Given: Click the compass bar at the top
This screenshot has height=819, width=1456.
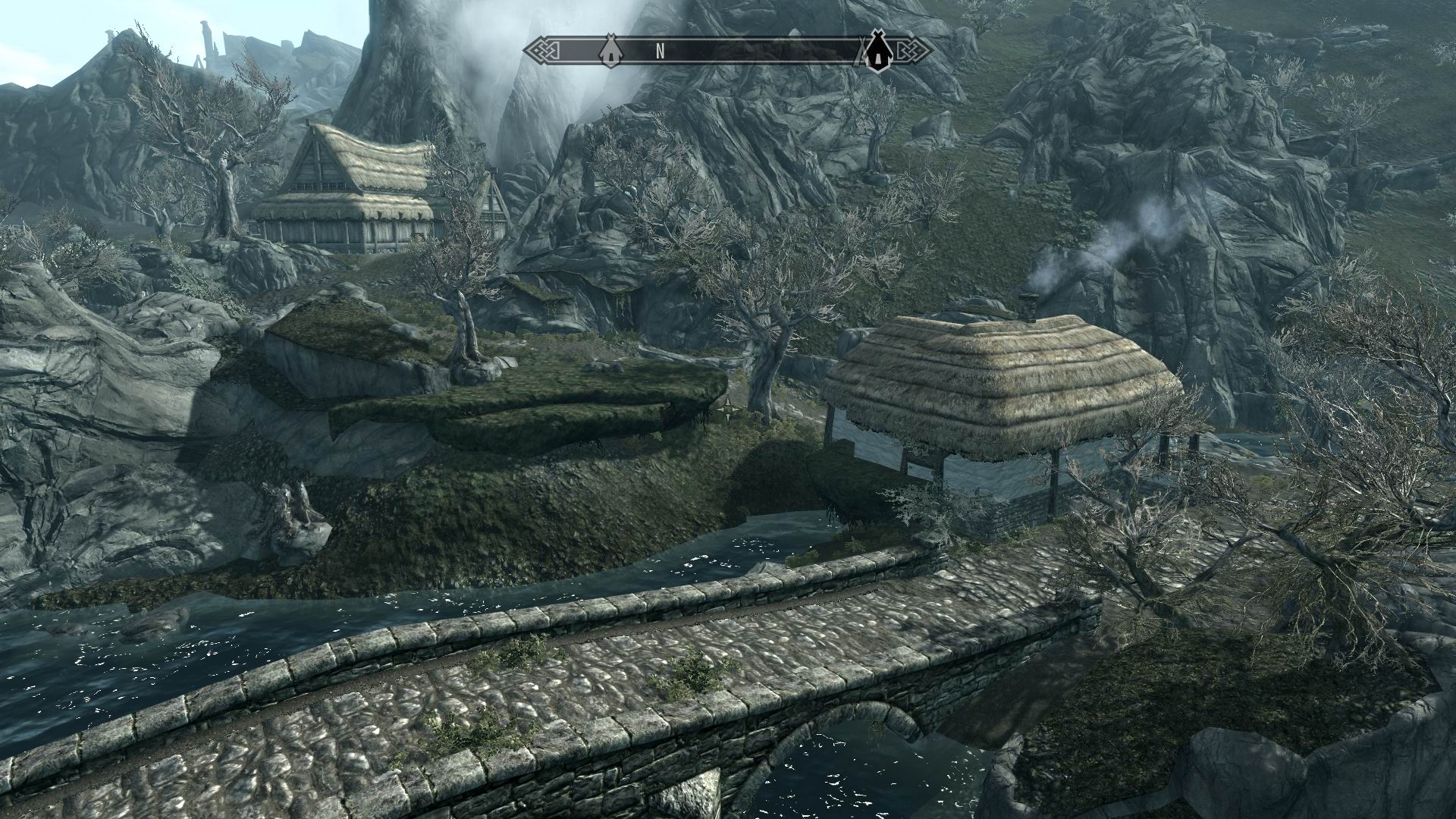Looking at the screenshot, I should [728, 52].
